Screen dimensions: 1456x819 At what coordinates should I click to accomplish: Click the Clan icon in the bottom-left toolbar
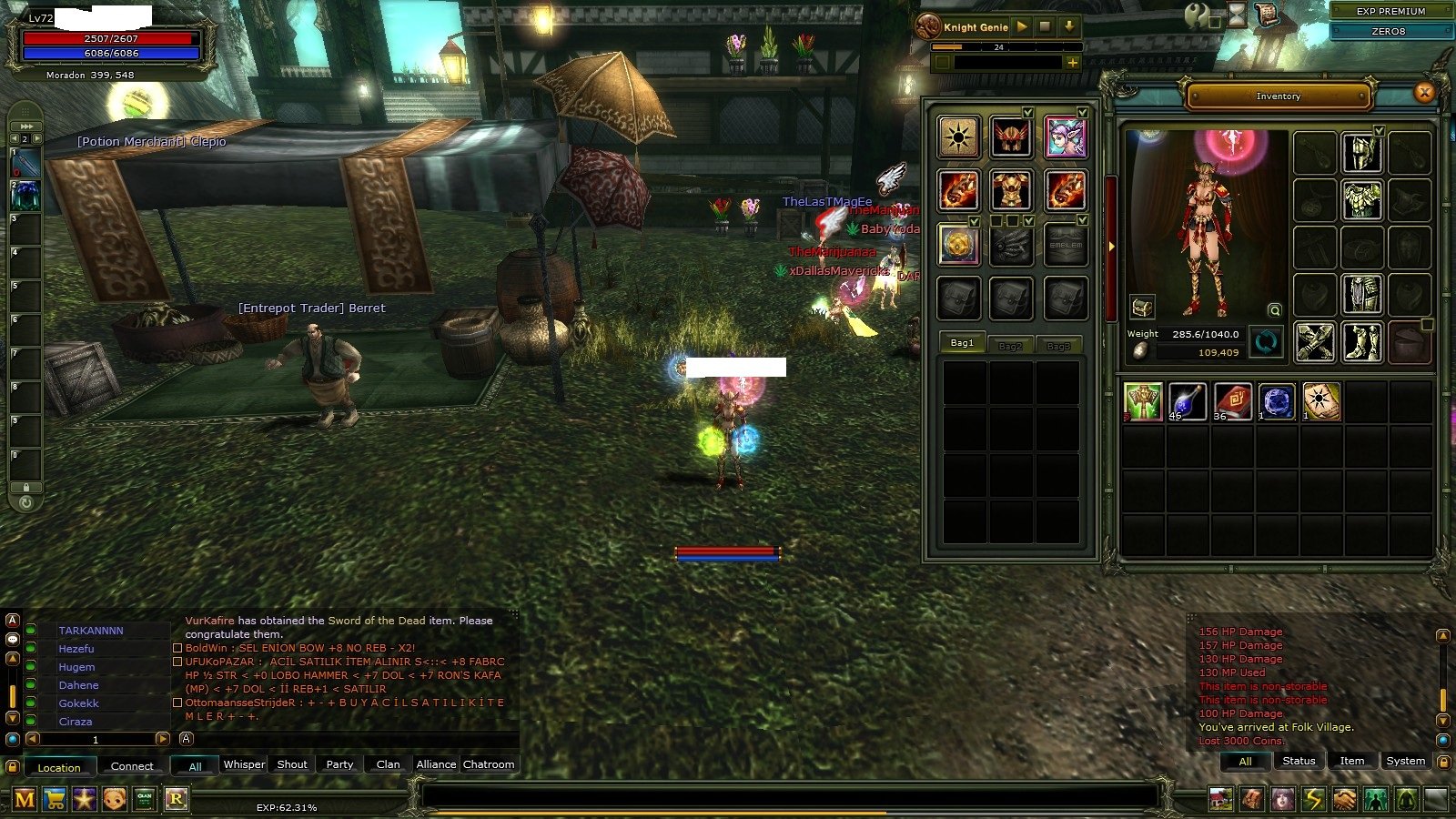click(144, 799)
